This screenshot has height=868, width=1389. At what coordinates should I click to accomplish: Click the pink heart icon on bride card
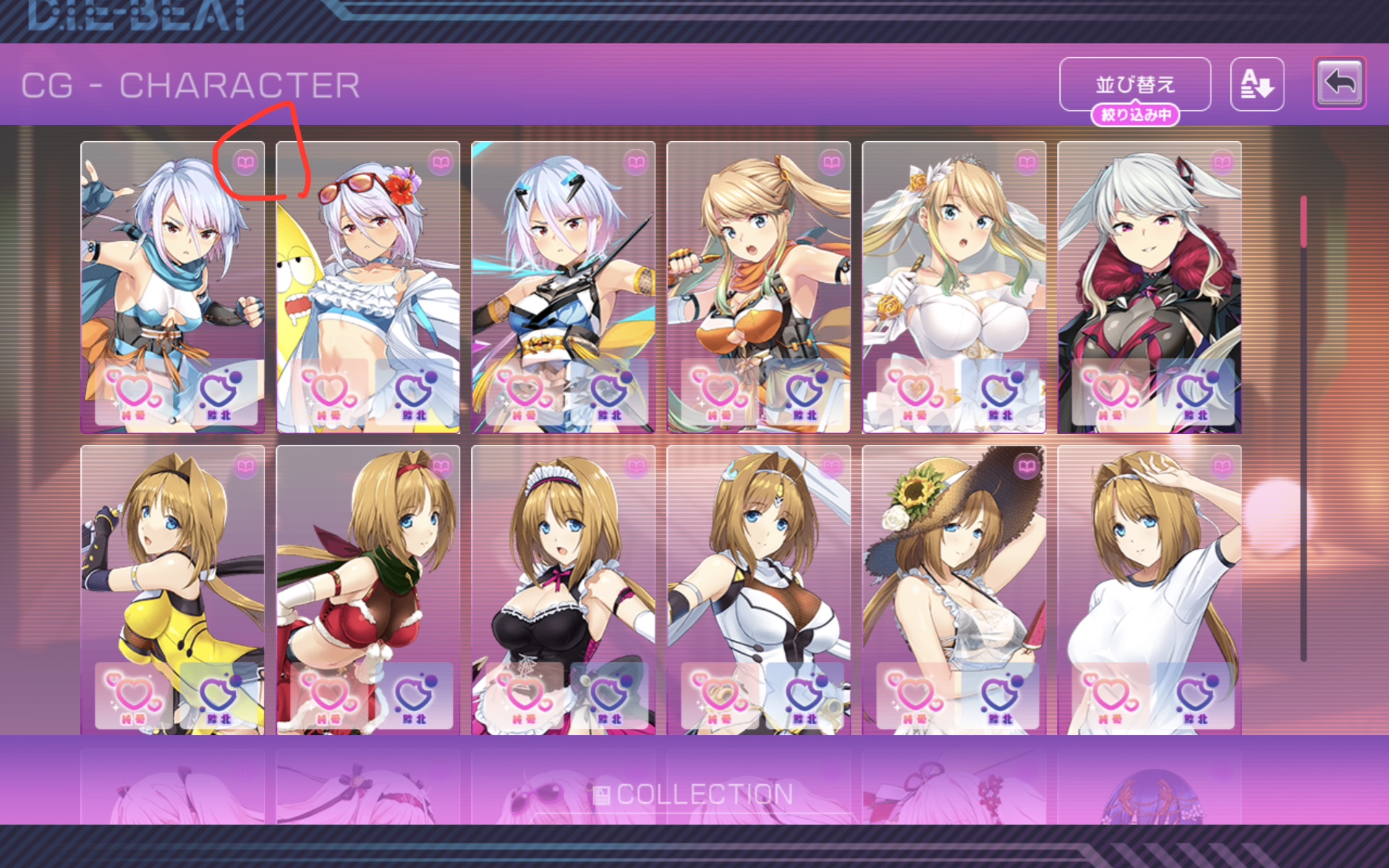(915, 394)
